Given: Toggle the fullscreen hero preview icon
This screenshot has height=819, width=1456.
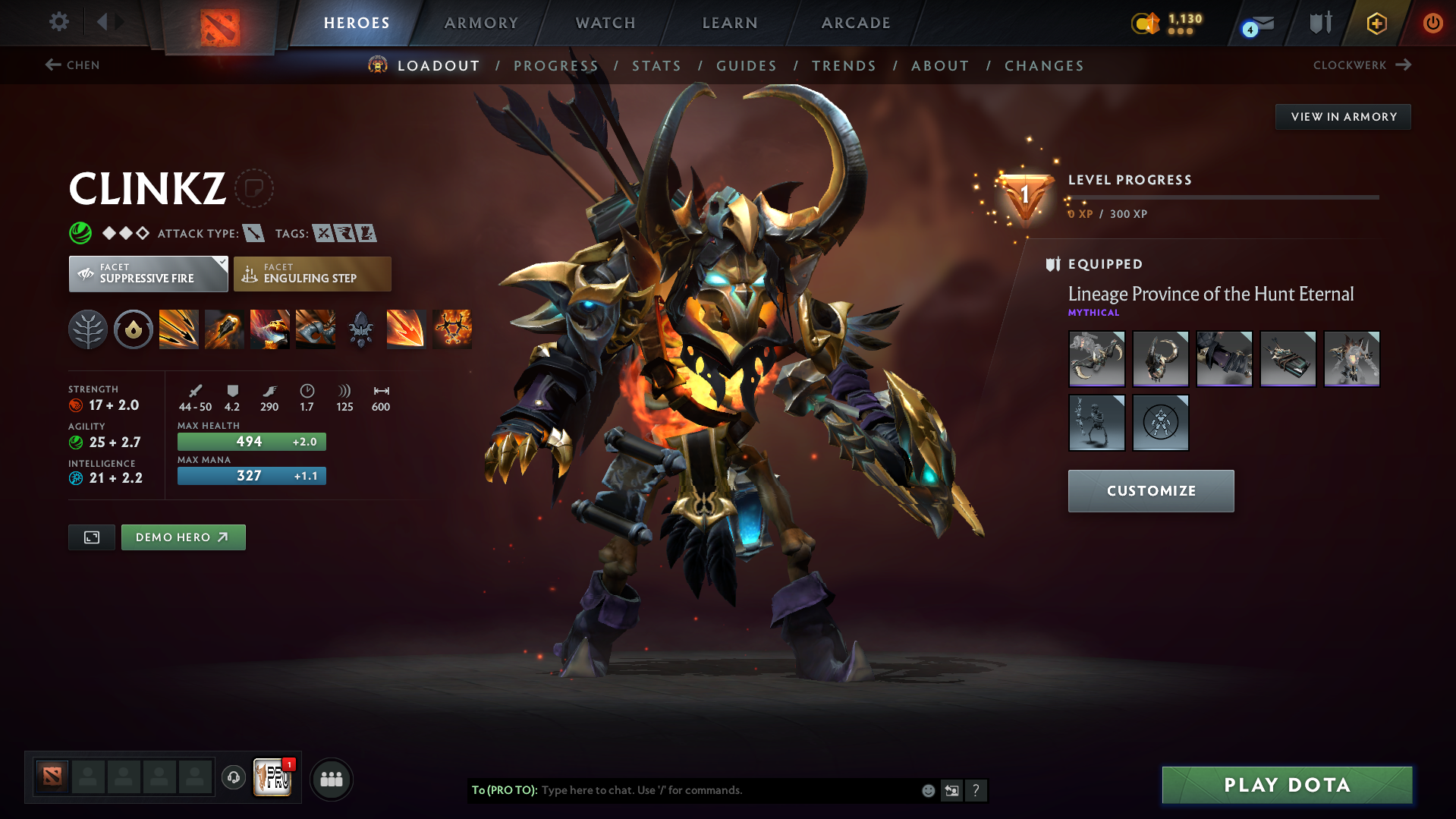Looking at the screenshot, I should (x=91, y=537).
